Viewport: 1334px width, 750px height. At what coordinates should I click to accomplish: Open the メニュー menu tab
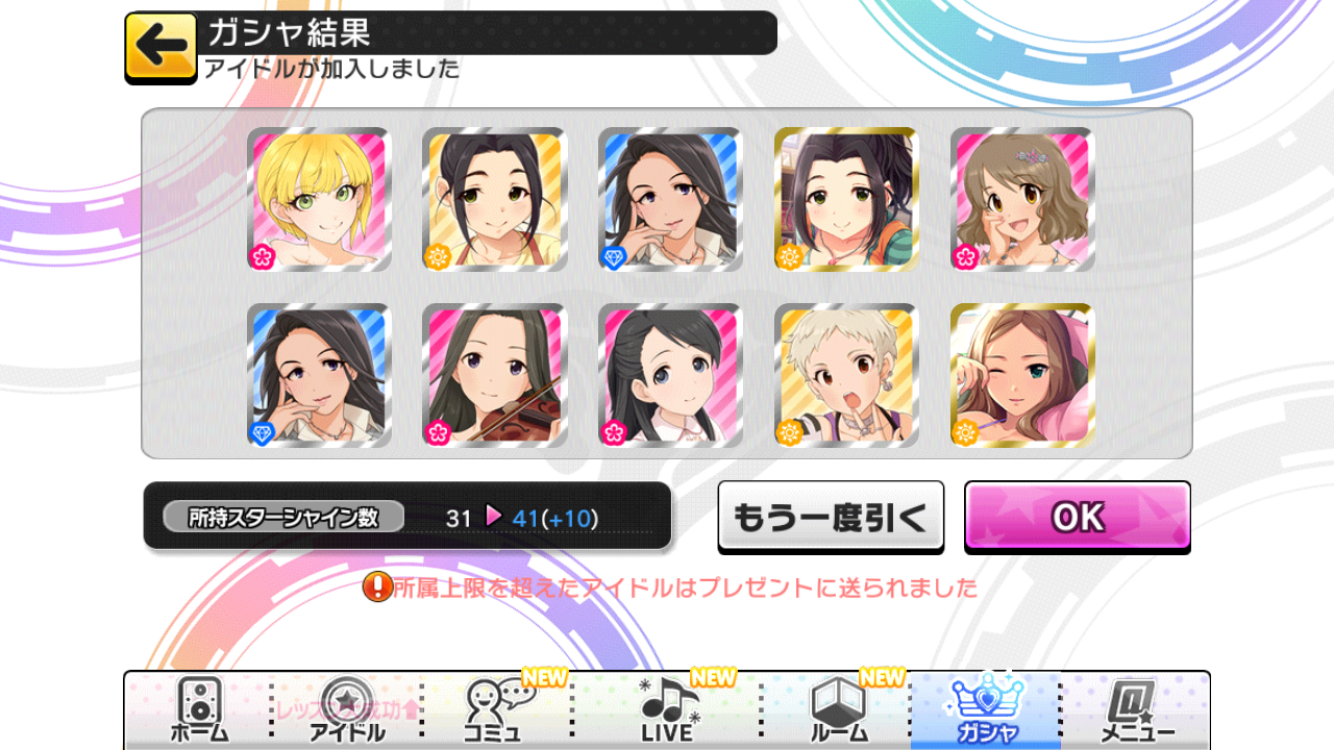(x=1138, y=710)
